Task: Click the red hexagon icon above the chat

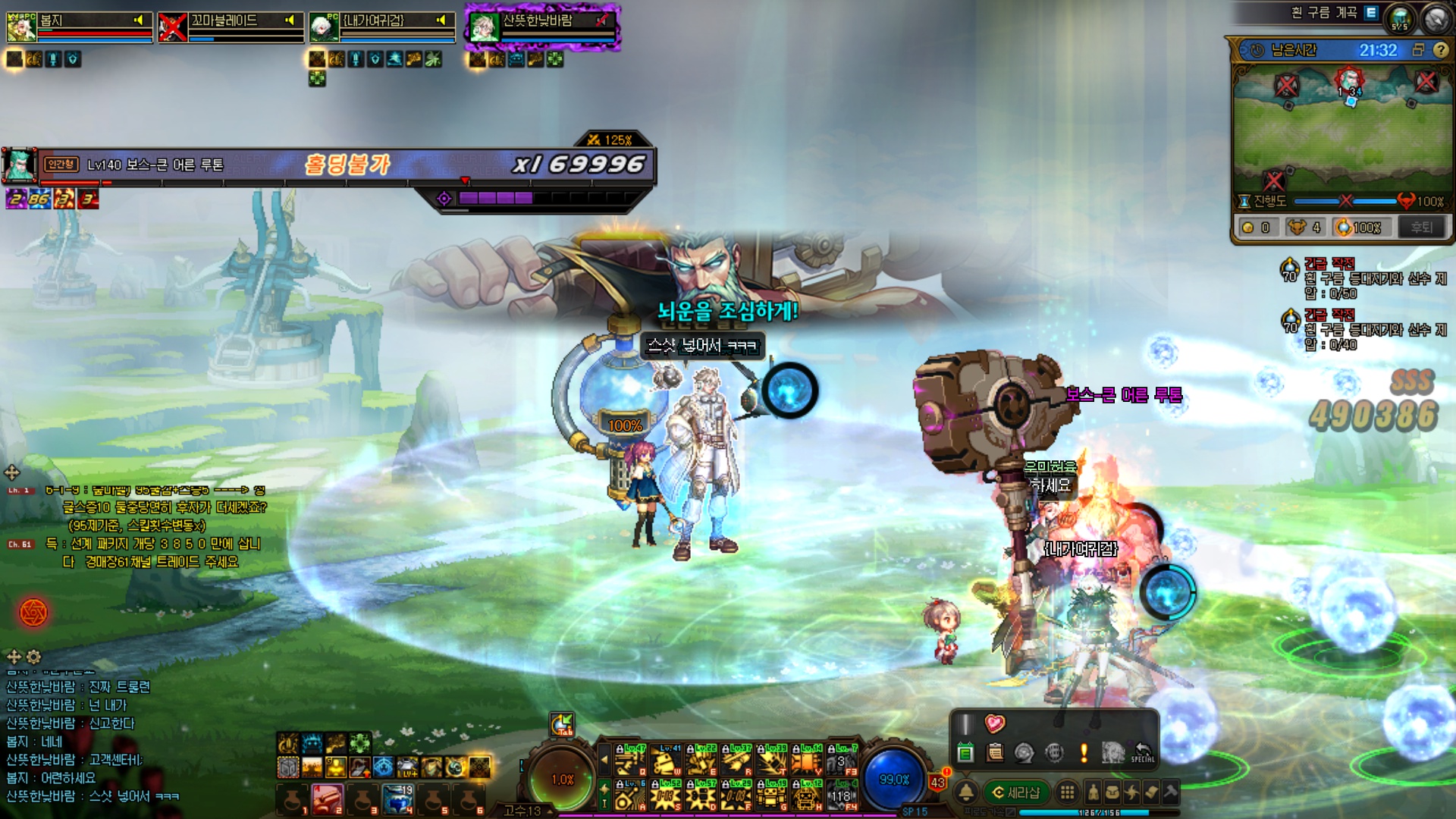Action: click(33, 613)
